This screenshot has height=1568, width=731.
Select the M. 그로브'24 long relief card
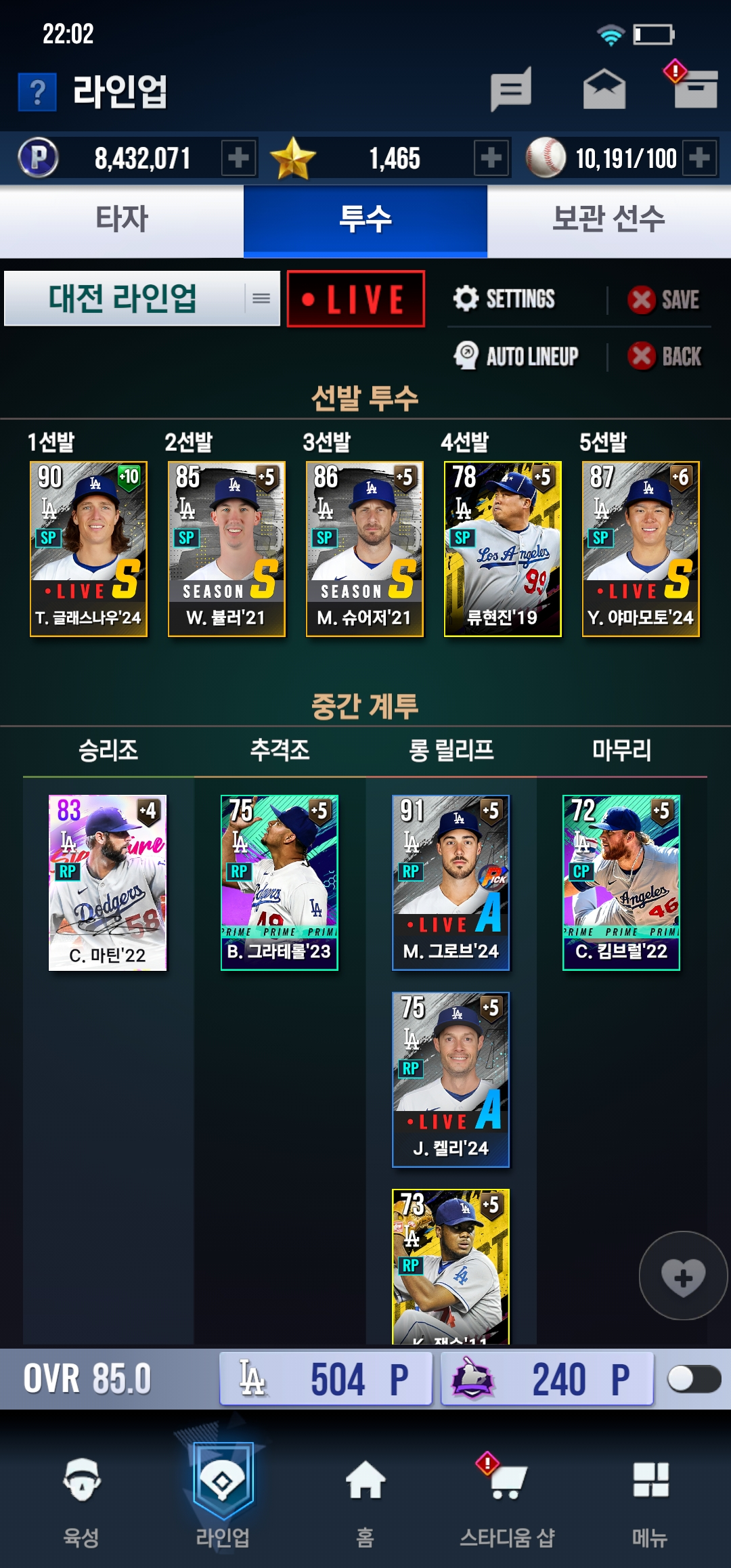click(451, 882)
